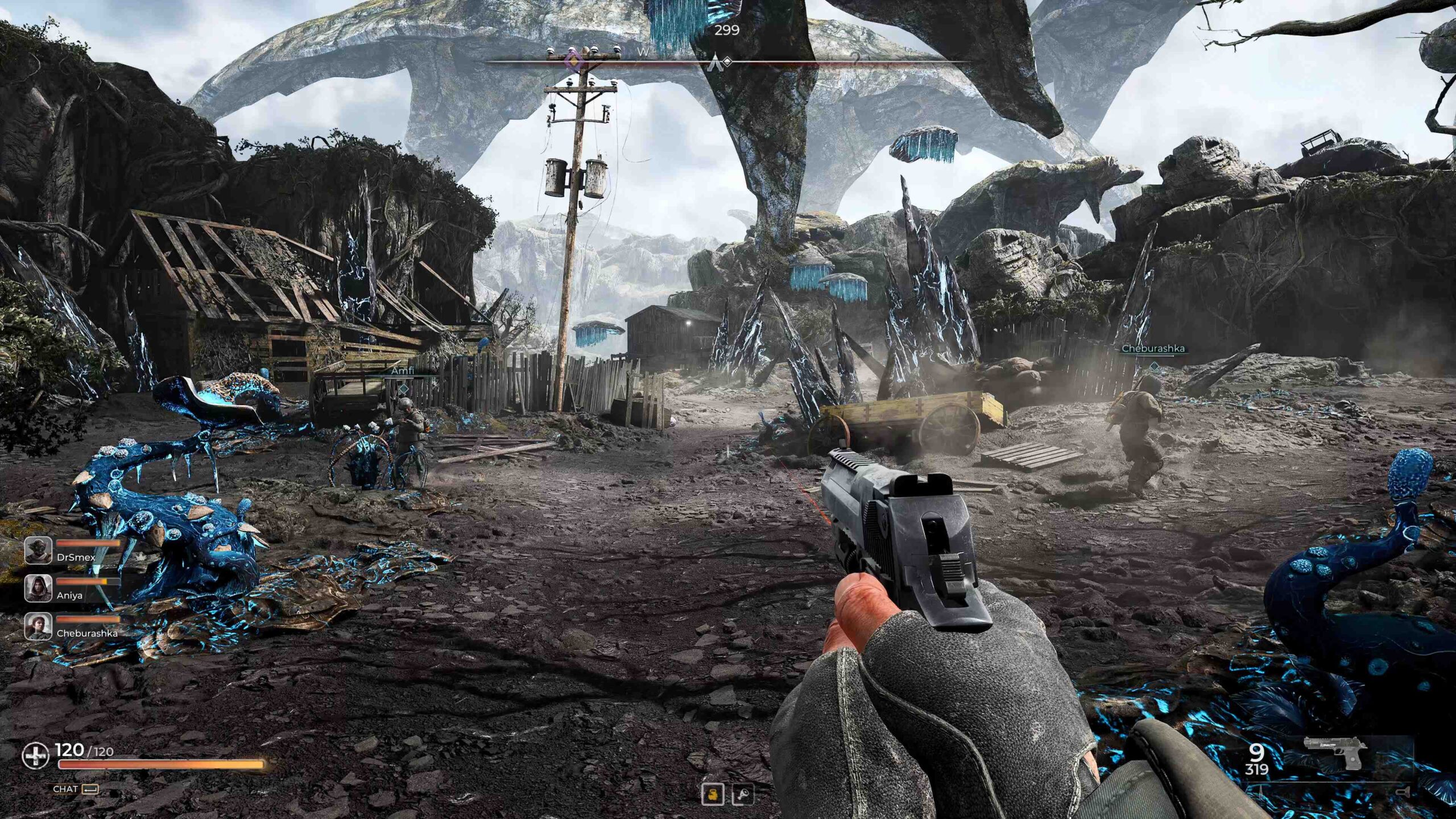
Task: Open the CHAT box
Action: pos(75,789)
